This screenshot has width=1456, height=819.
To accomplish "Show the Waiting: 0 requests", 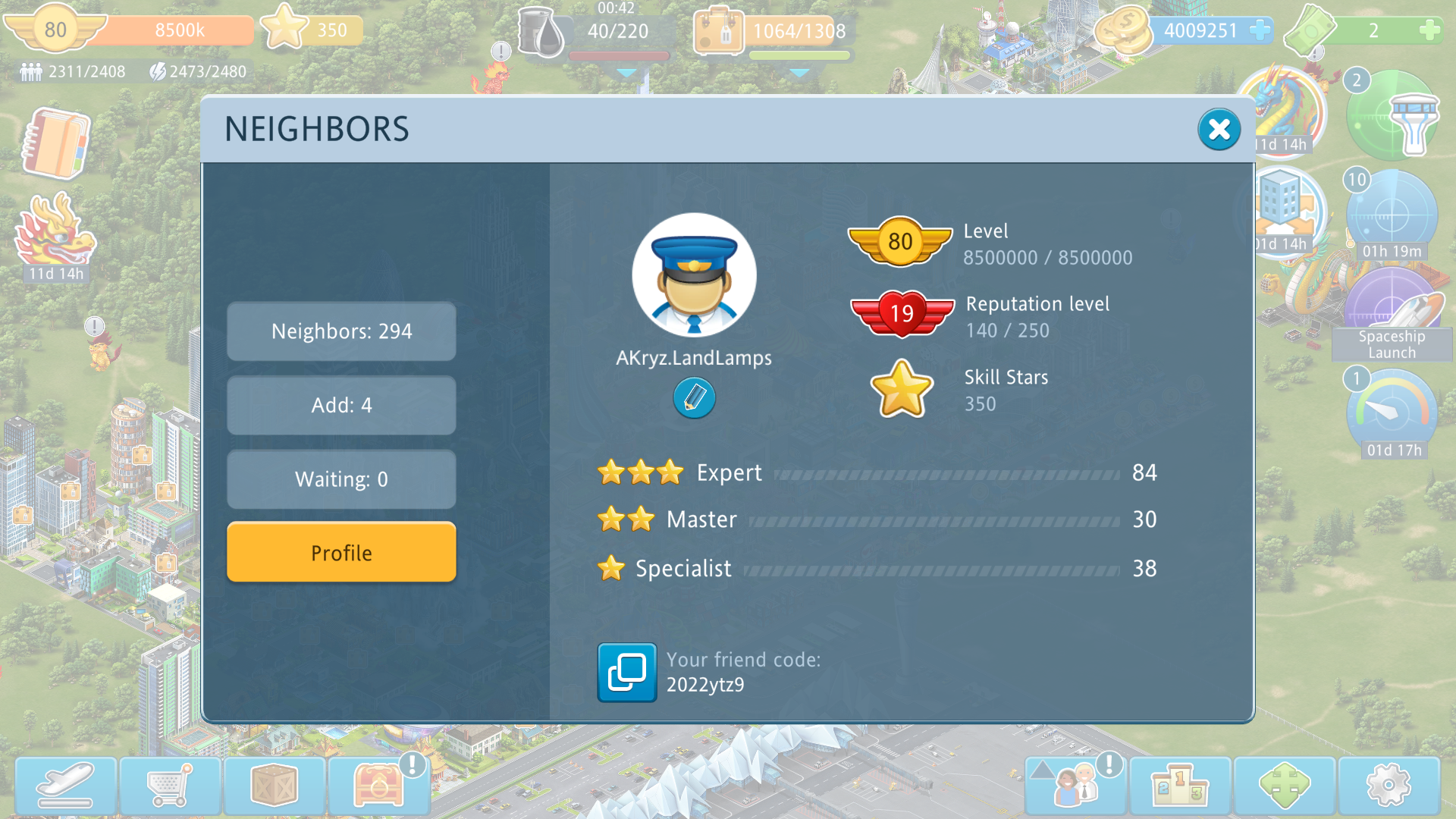I will pos(341,479).
